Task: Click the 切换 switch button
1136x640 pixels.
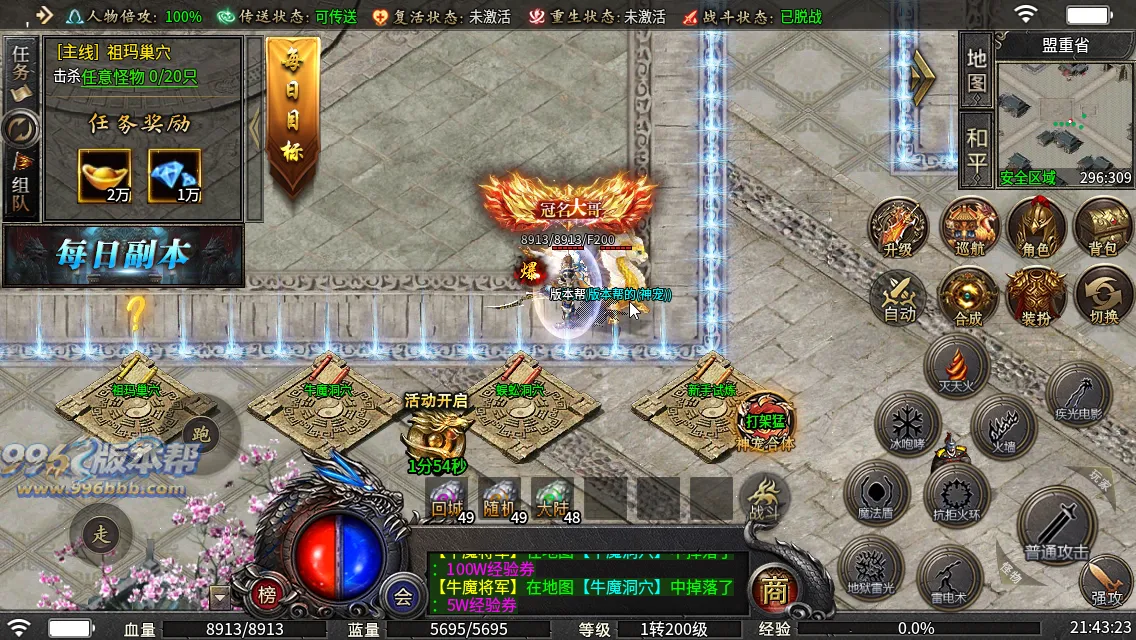Action: (x=1103, y=297)
